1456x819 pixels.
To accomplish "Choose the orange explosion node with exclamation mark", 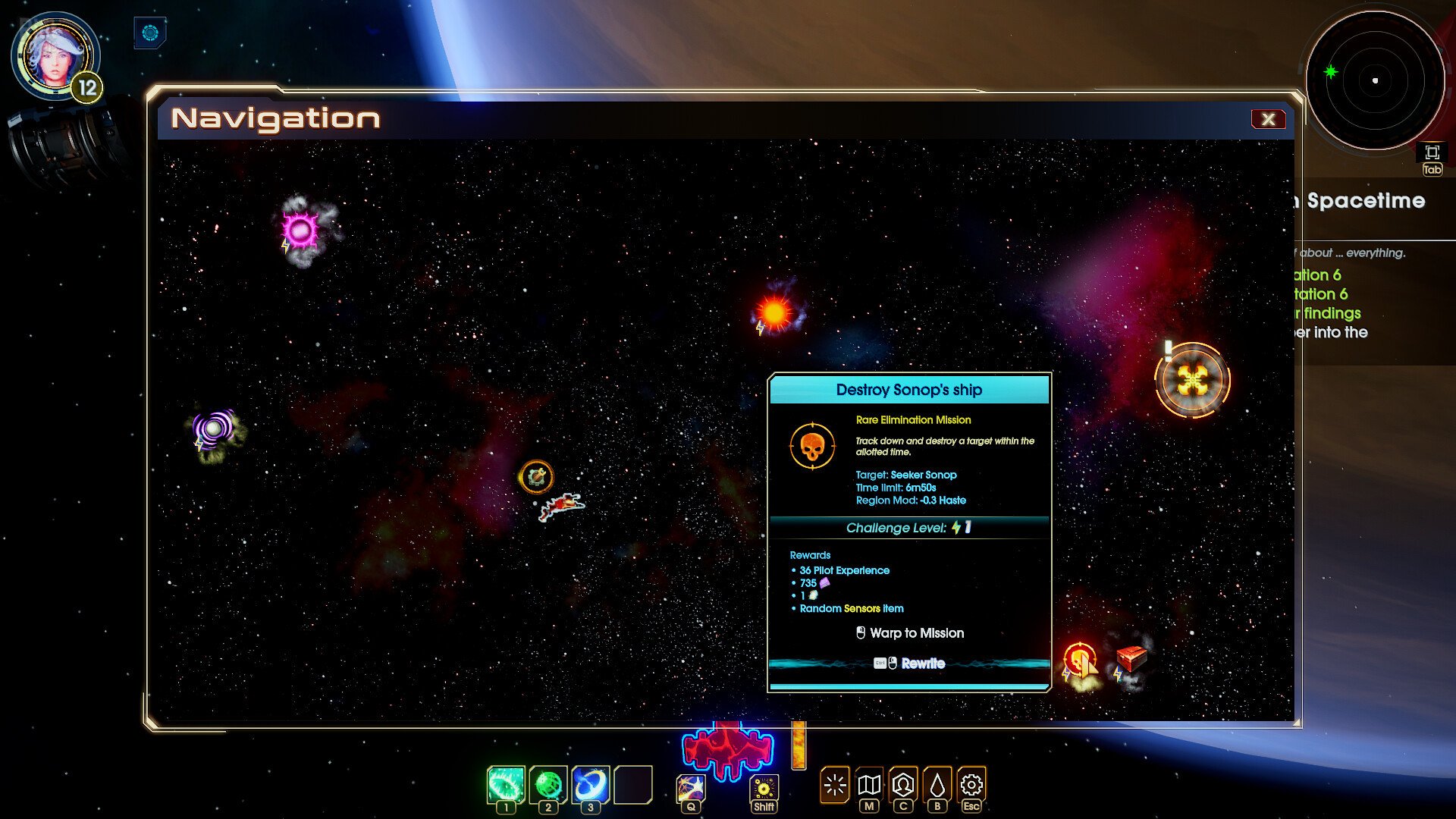I will (x=1192, y=381).
